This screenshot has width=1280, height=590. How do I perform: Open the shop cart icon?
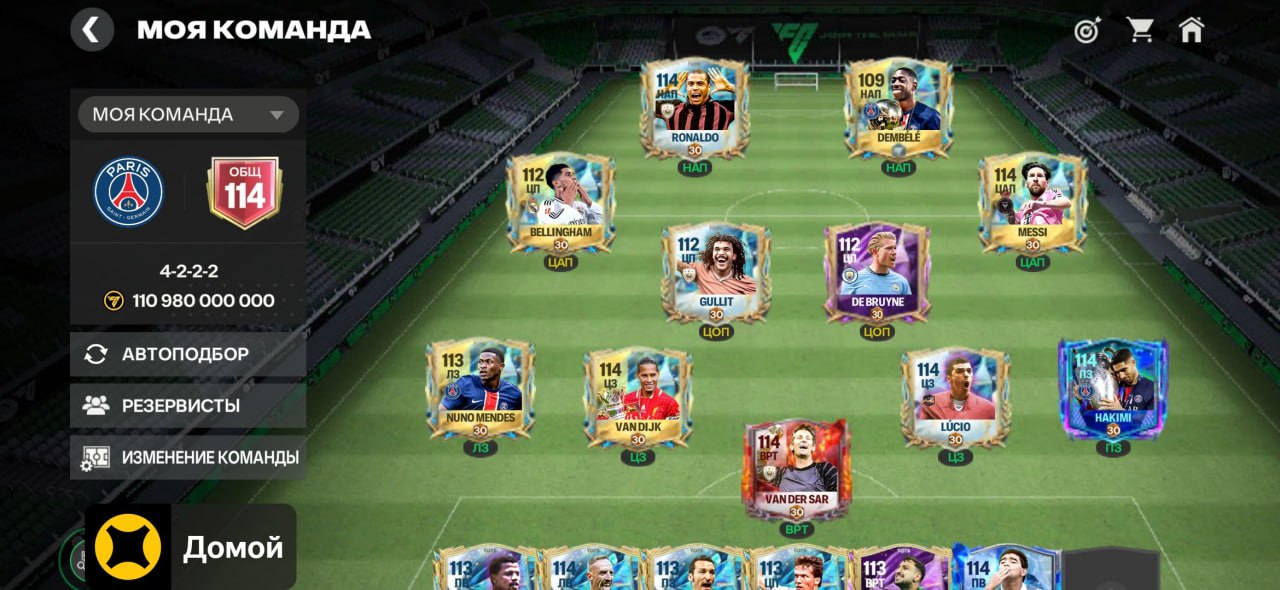pyautogui.click(x=1140, y=30)
